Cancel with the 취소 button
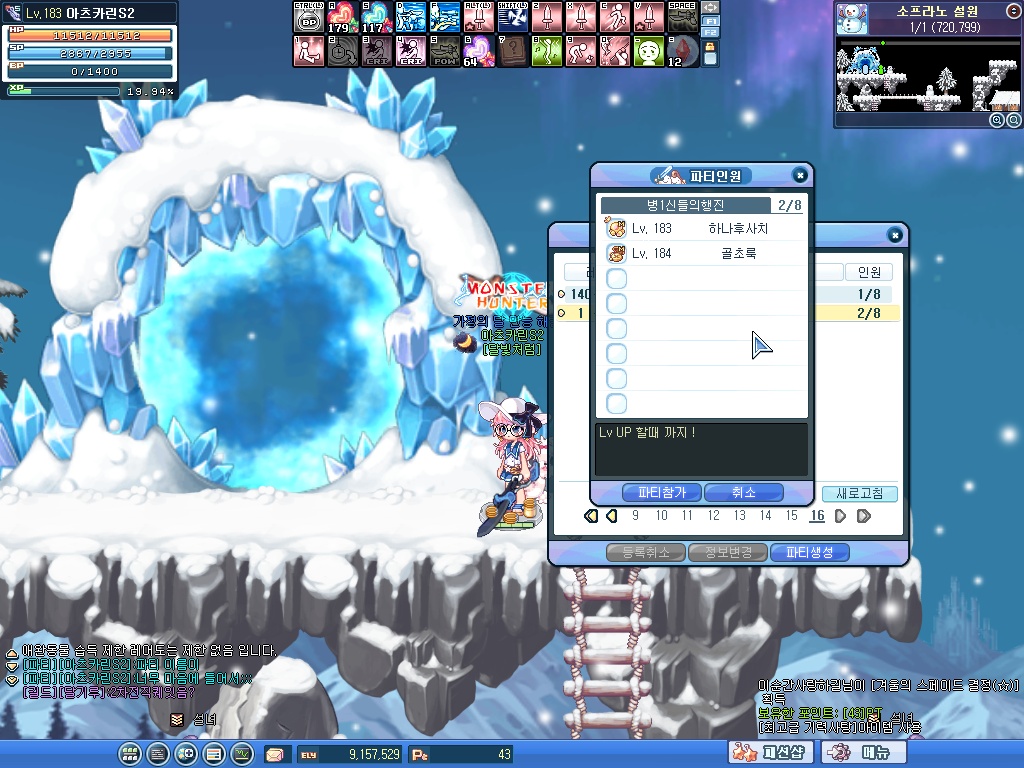The width and height of the screenshot is (1024, 768). pos(743,493)
